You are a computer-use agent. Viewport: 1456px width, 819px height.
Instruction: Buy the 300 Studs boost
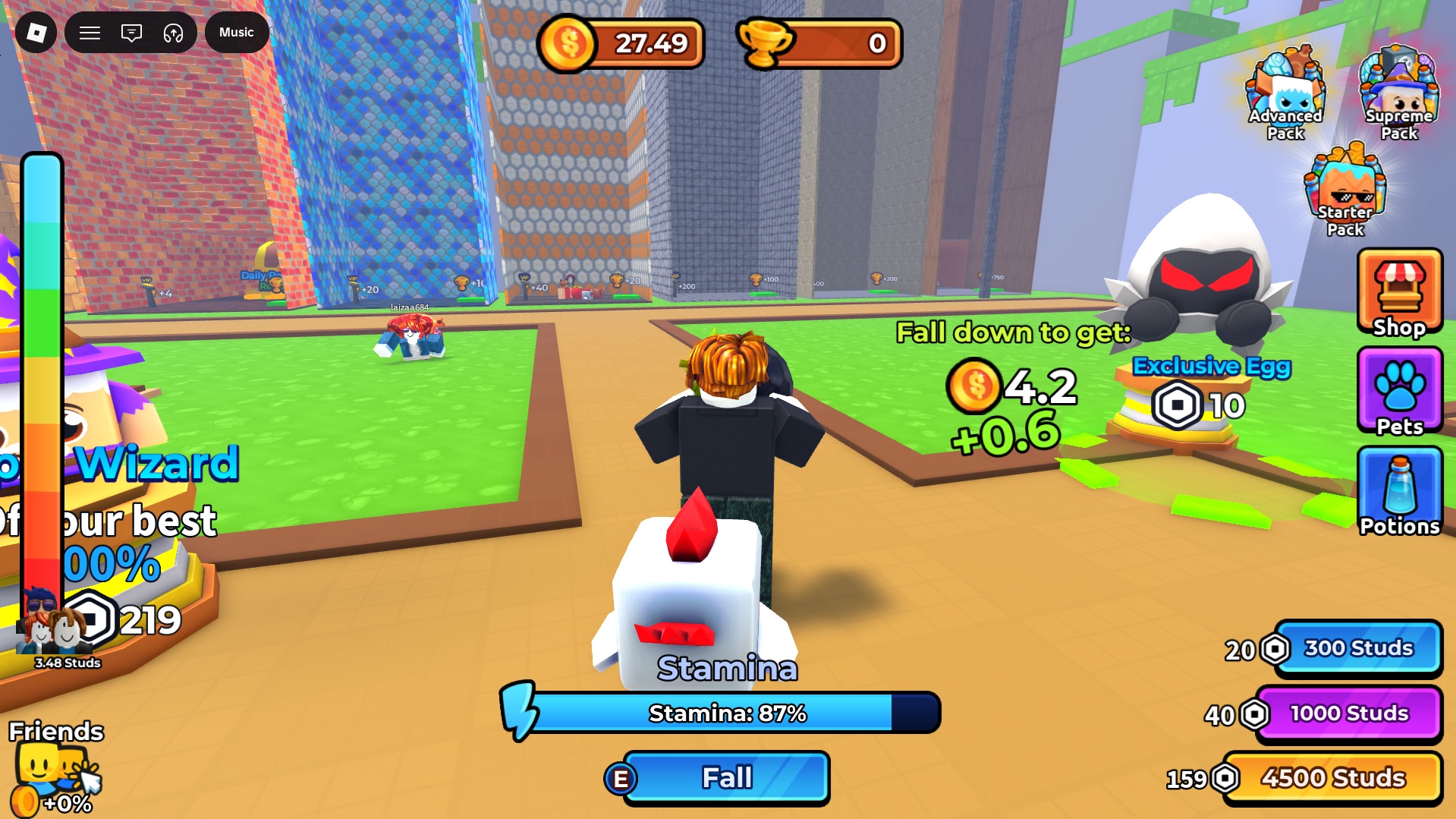coord(1358,648)
